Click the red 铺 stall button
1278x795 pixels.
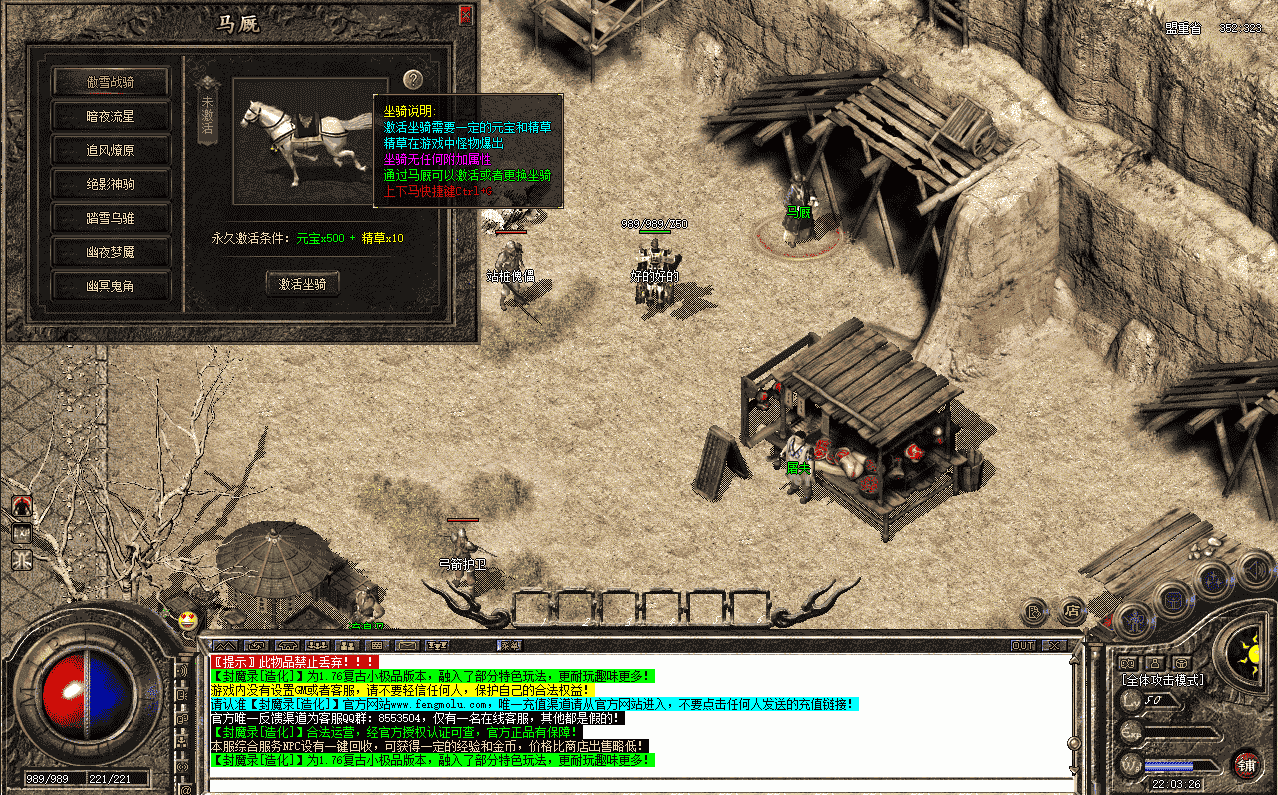pos(1246,765)
